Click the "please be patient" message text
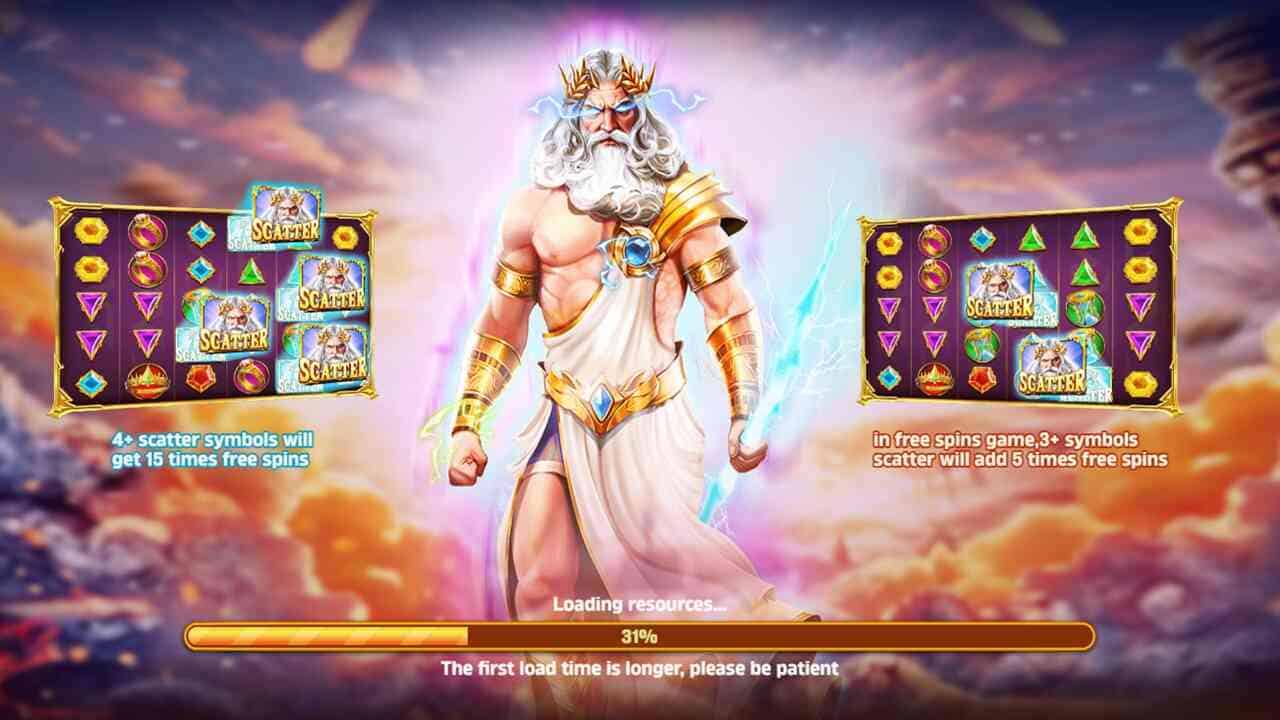 click(x=640, y=665)
